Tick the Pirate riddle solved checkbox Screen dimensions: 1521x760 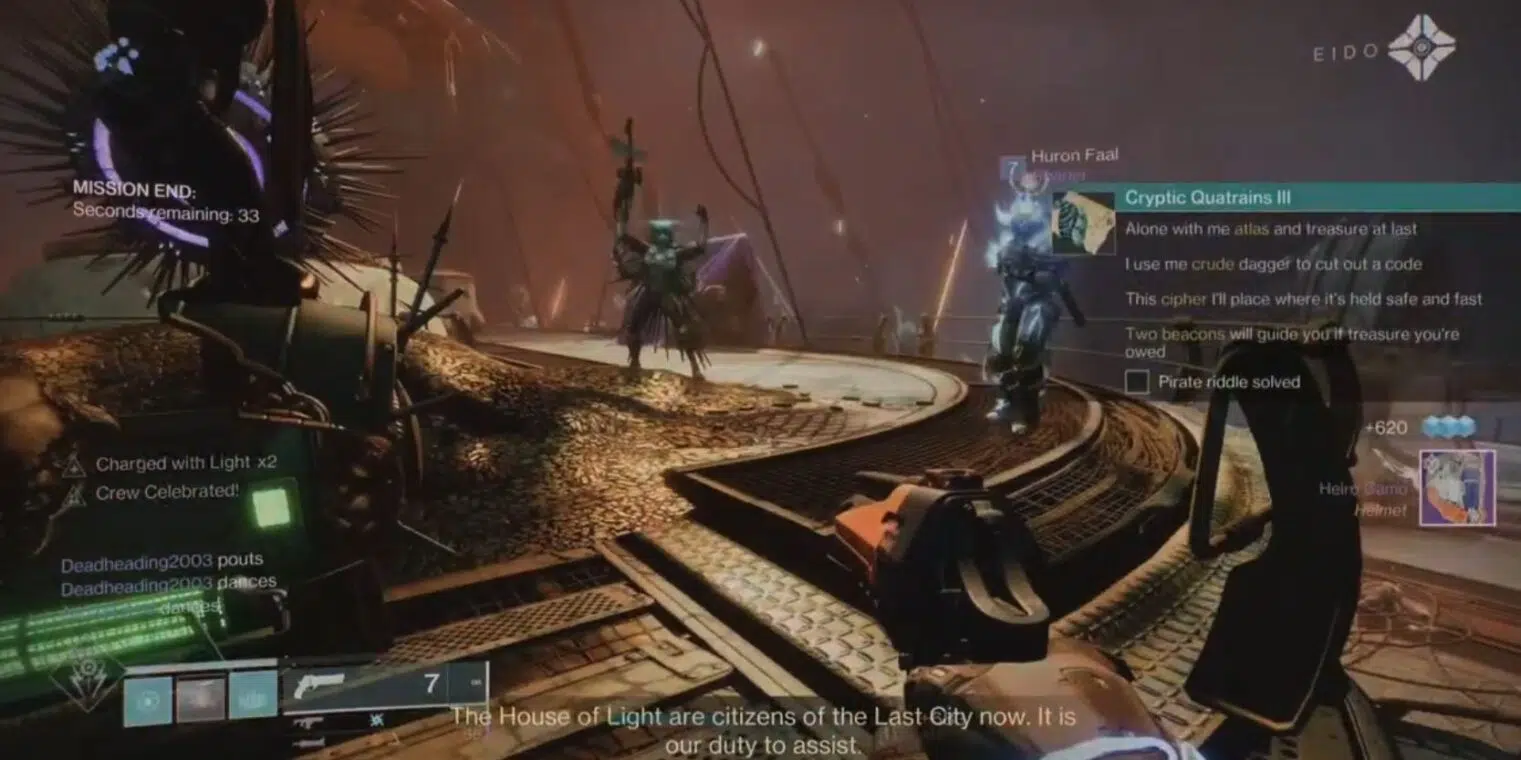[x=1136, y=382]
